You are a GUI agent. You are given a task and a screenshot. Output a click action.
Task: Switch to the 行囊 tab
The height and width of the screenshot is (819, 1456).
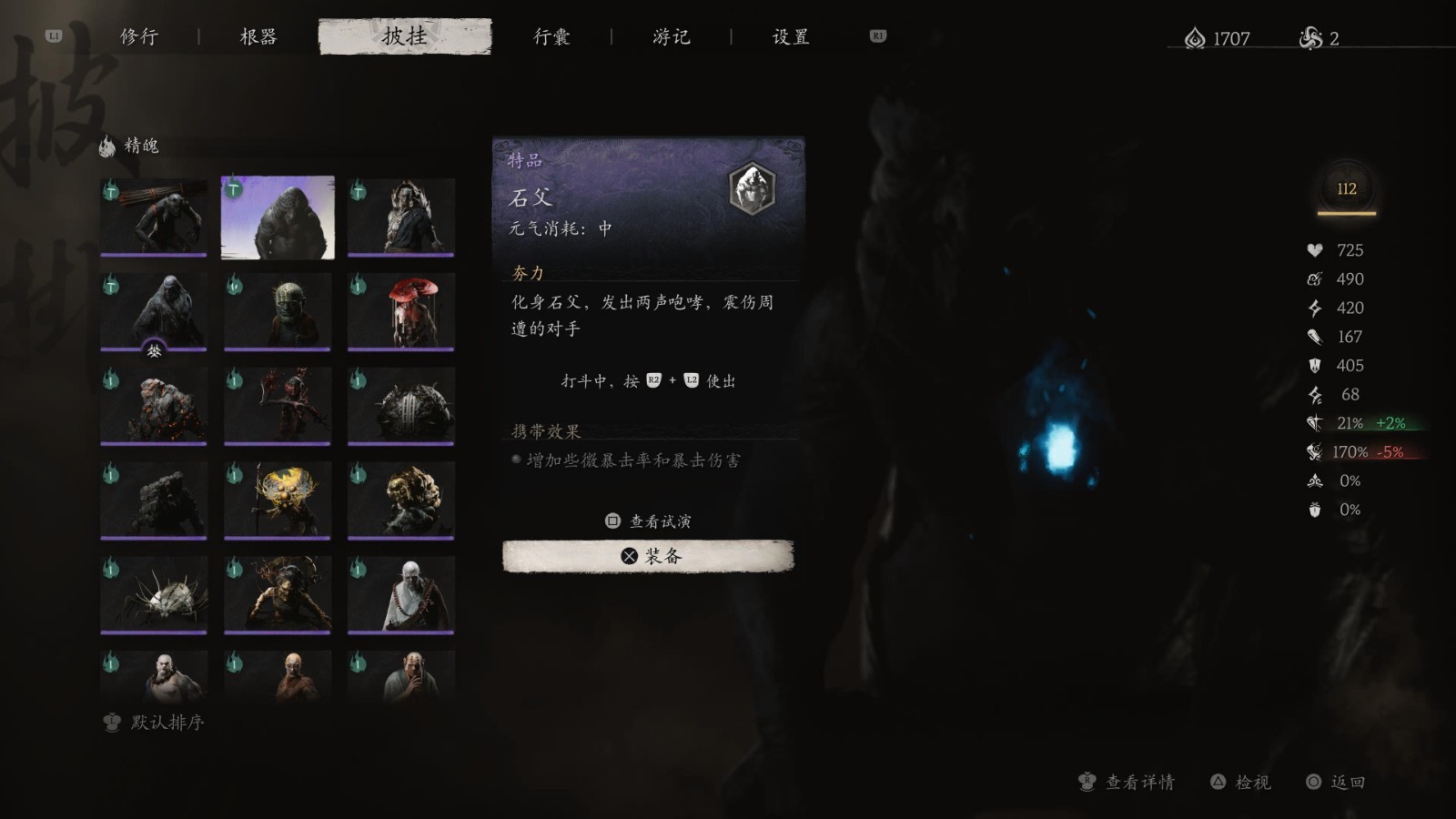553,37
